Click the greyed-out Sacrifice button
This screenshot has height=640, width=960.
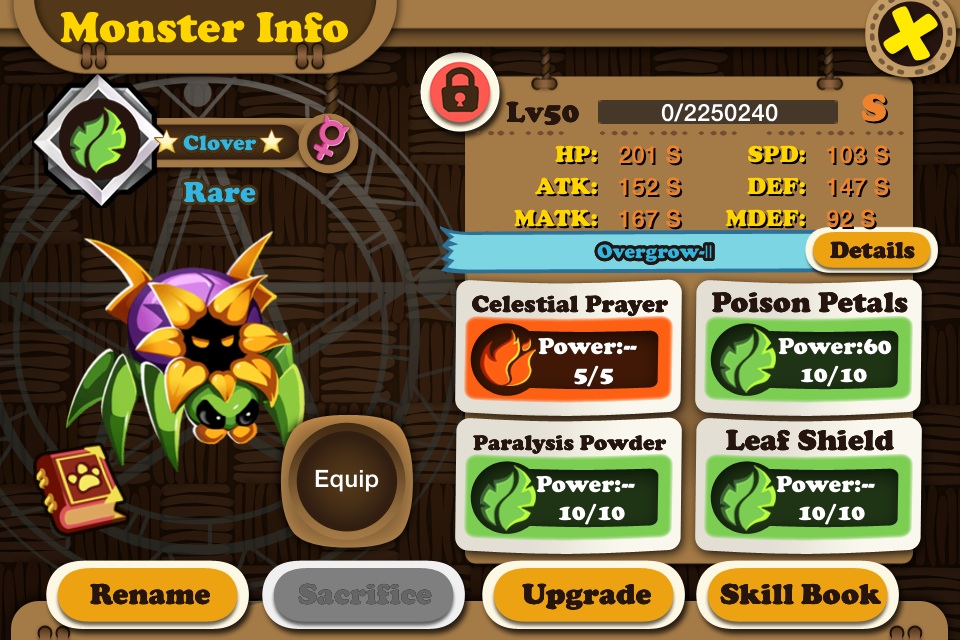(x=364, y=595)
